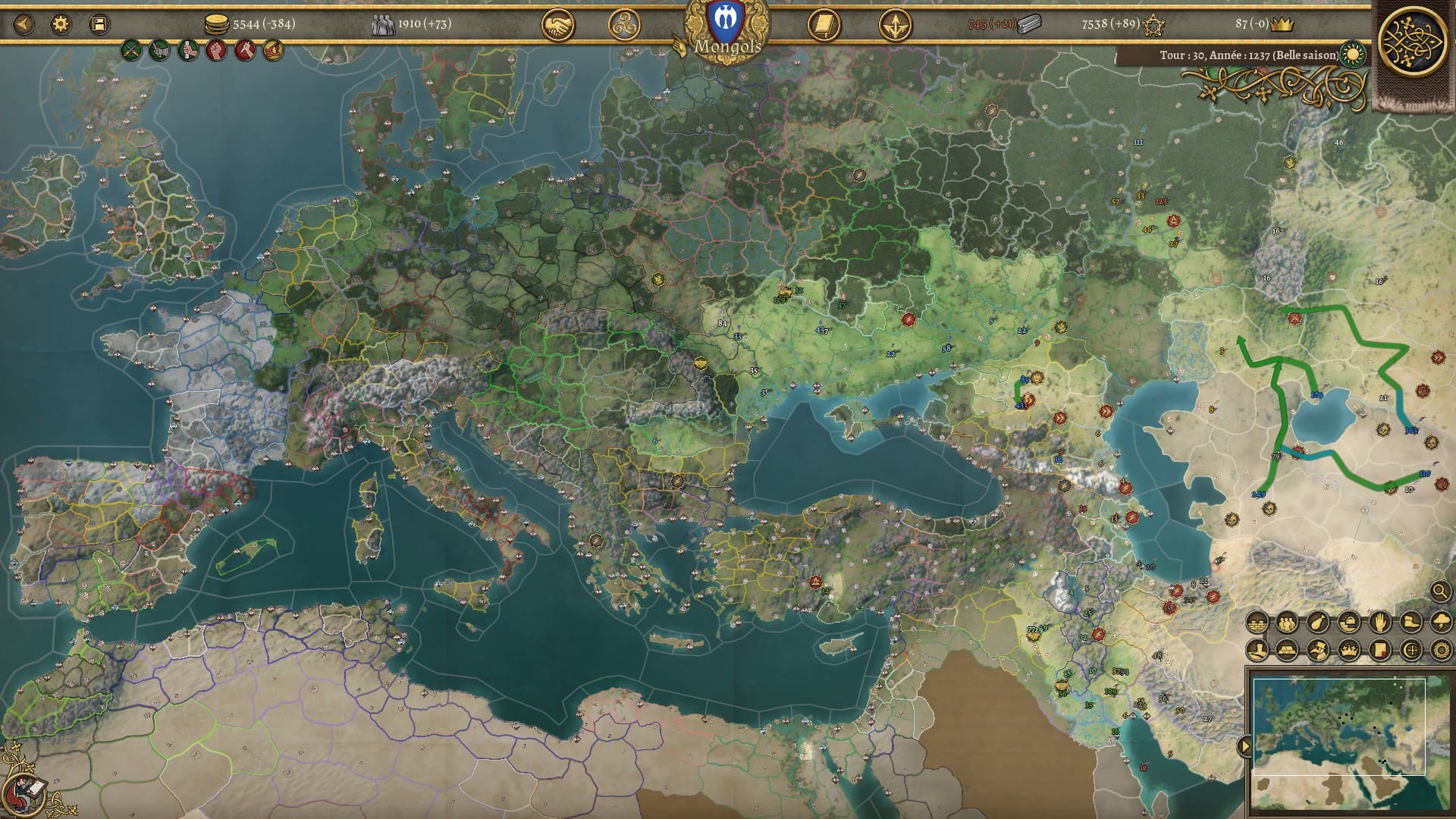Toggle the brick wall fortification map filter
The height and width of the screenshot is (819, 1456).
[x=1257, y=623]
